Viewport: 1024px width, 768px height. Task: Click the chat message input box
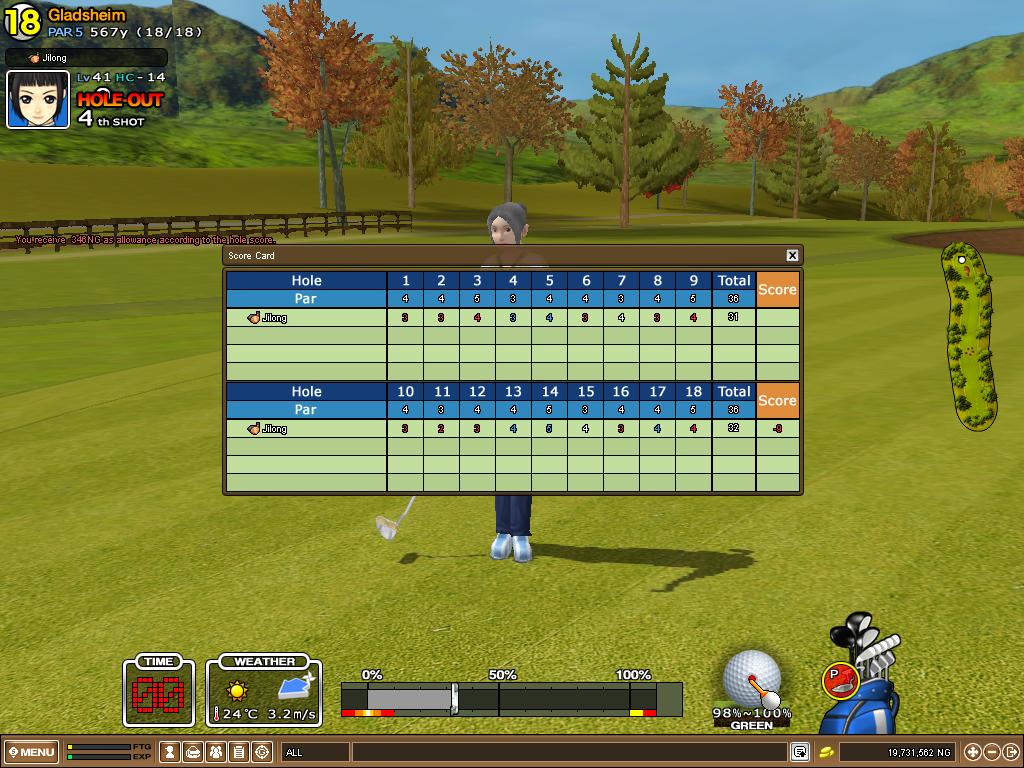pyautogui.click(x=570, y=752)
